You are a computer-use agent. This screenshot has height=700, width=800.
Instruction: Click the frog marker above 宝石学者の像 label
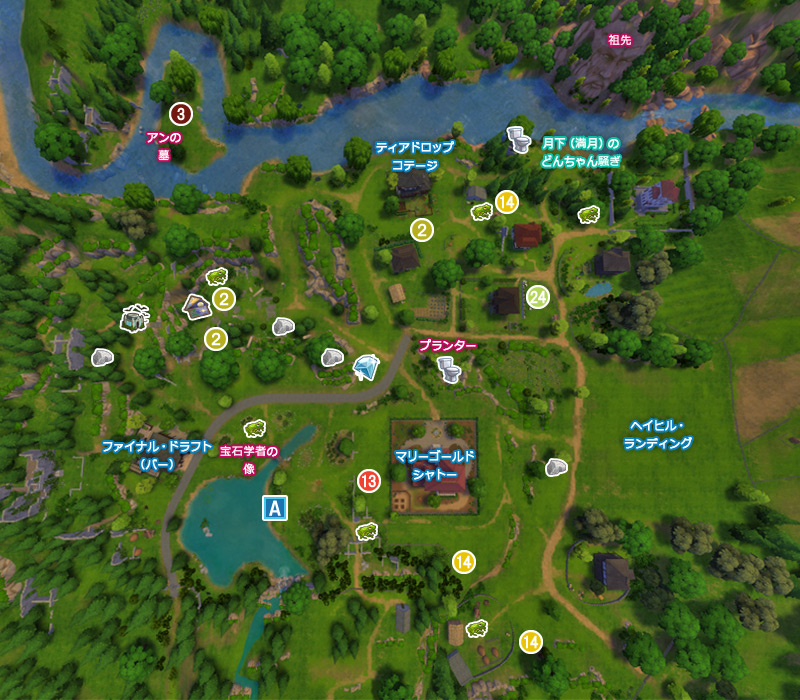pos(255,428)
